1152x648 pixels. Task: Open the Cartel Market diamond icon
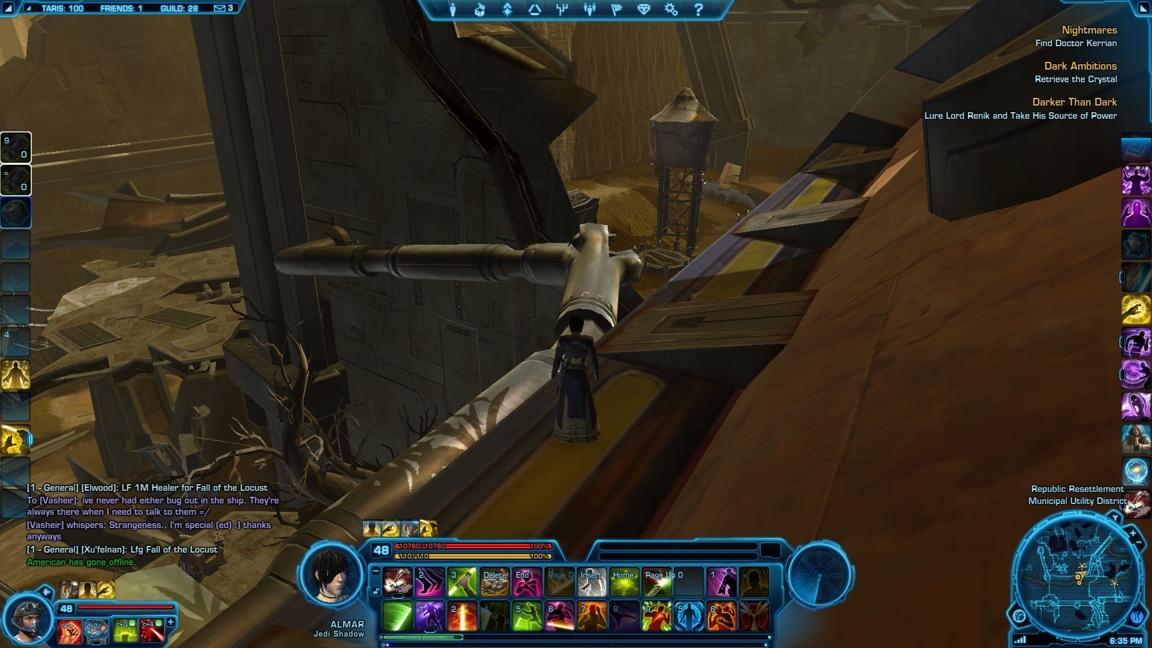pos(644,10)
